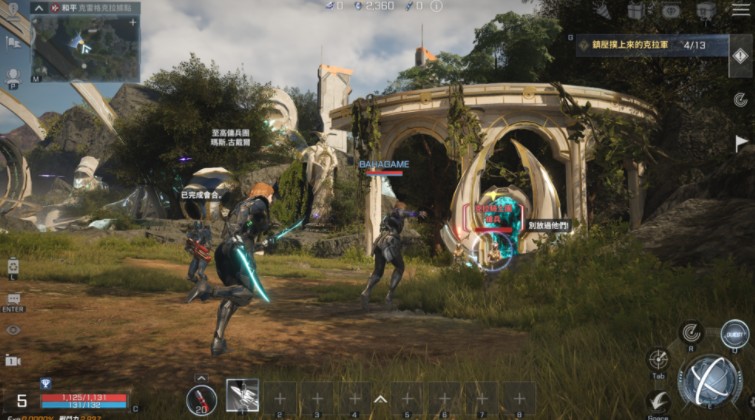This screenshot has height=420, width=755.
Task: Open the chat bubble above ENTER
Action: [x=13, y=298]
